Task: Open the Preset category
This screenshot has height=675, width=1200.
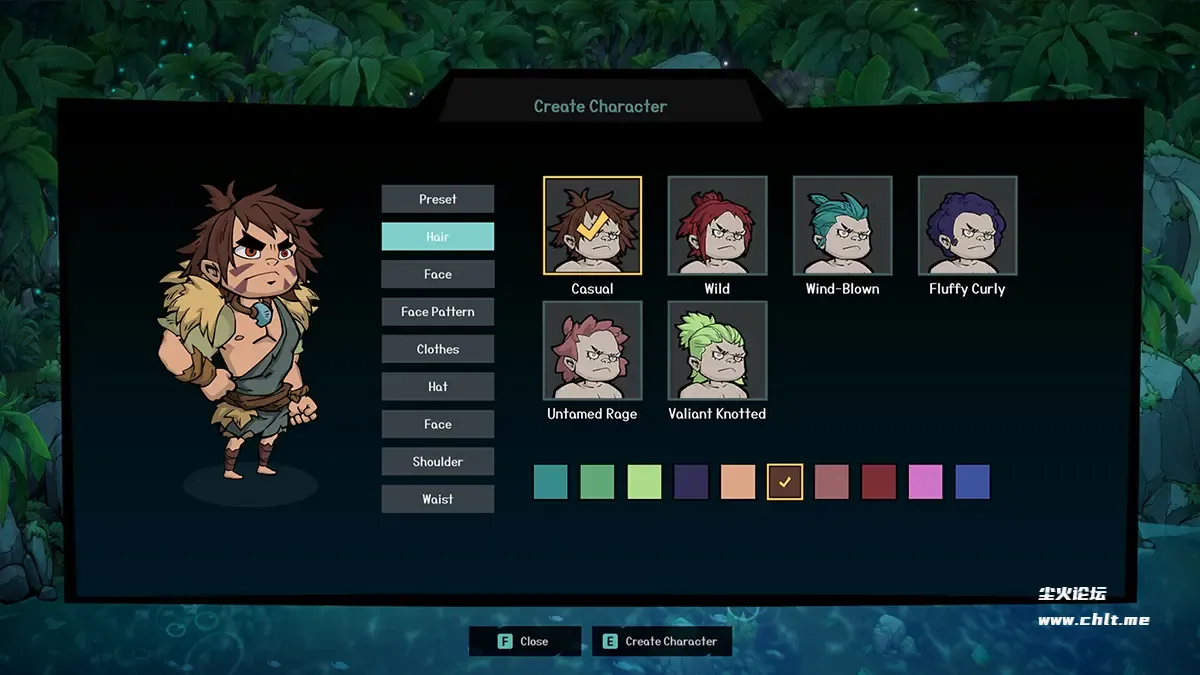Action: coord(437,199)
